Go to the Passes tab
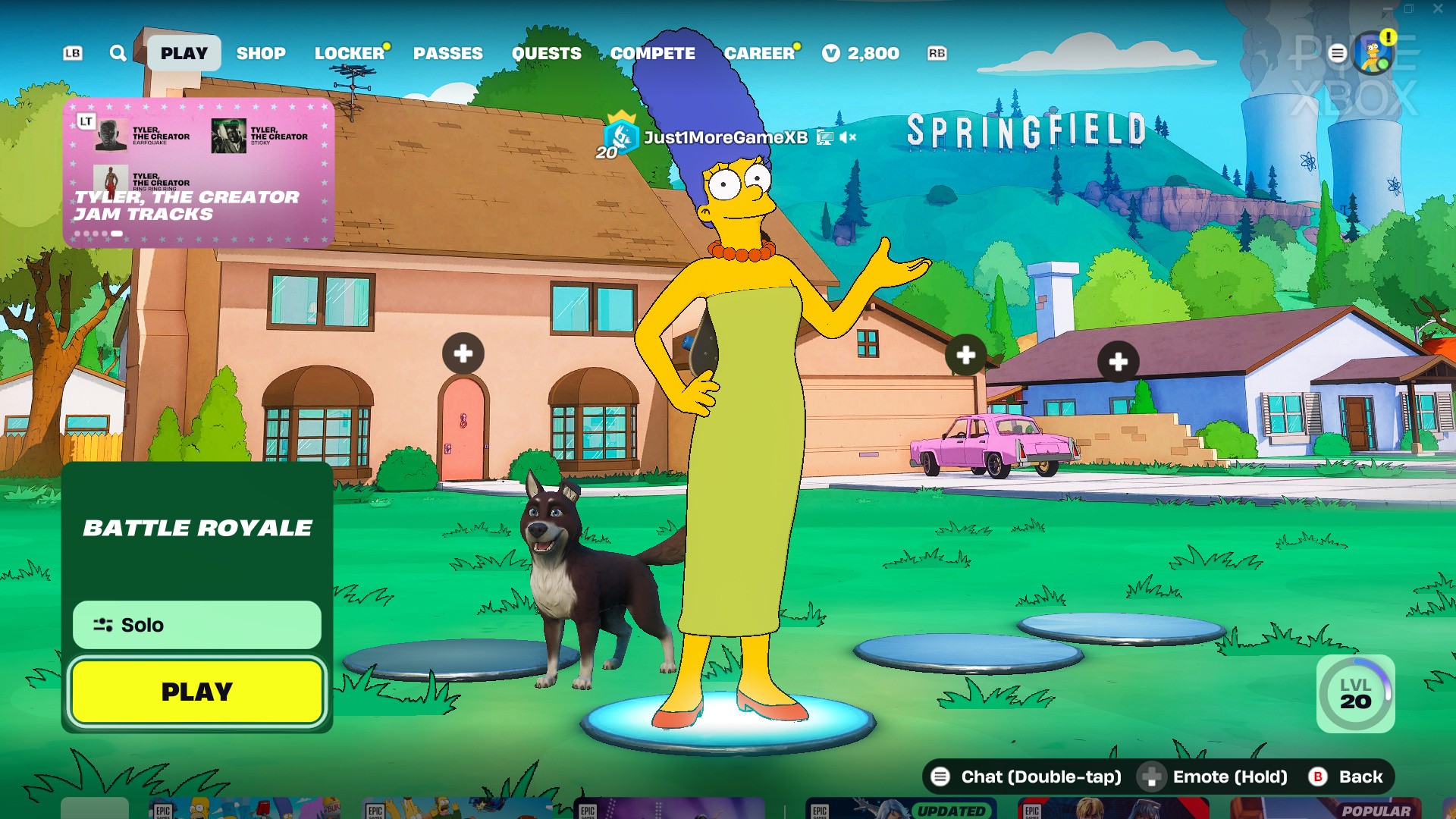This screenshot has width=1456, height=819. (x=447, y=53)
